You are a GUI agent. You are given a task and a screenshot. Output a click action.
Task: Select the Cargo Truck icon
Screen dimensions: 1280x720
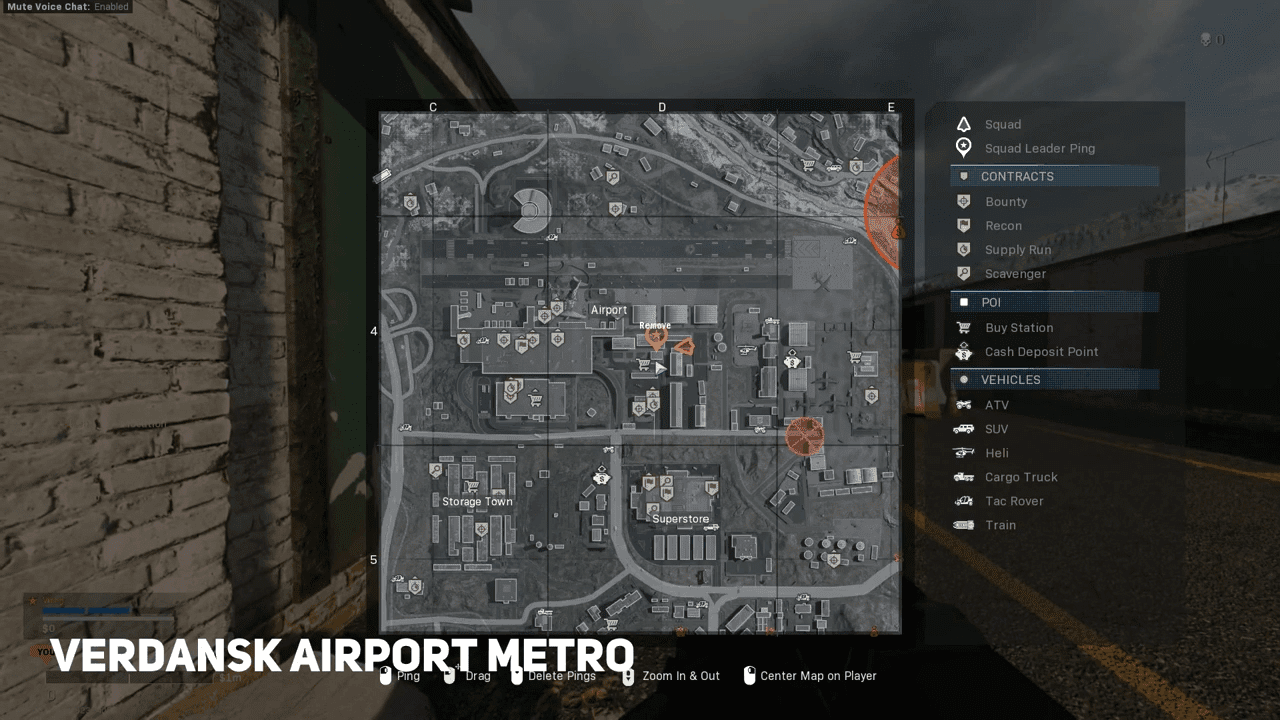click(963, 477)
